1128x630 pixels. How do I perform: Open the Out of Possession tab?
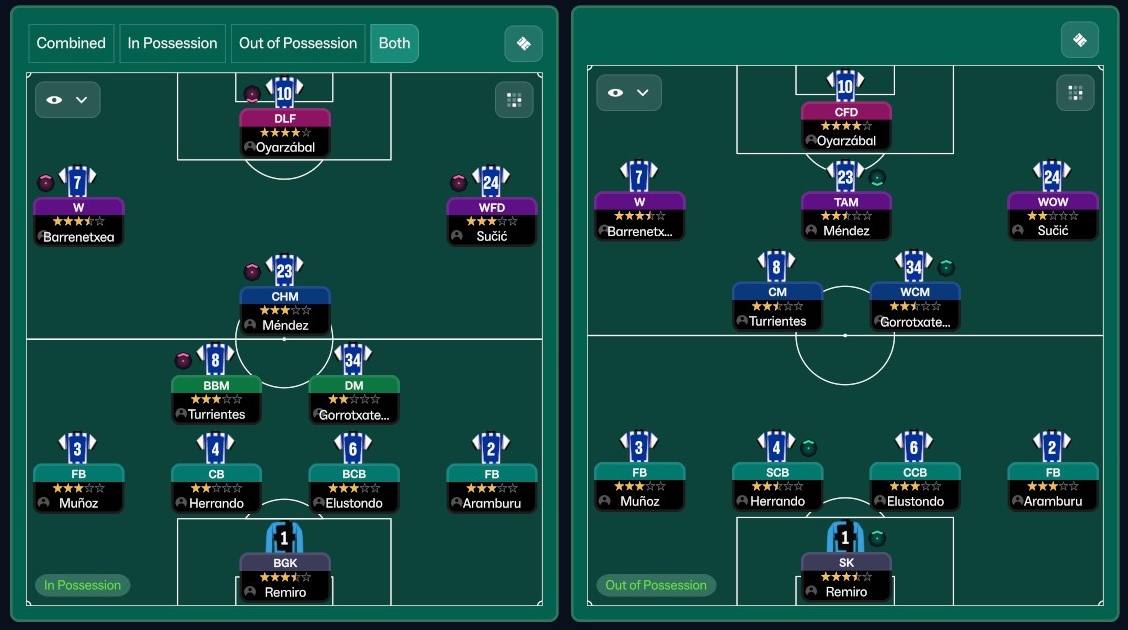click(298, 43)
